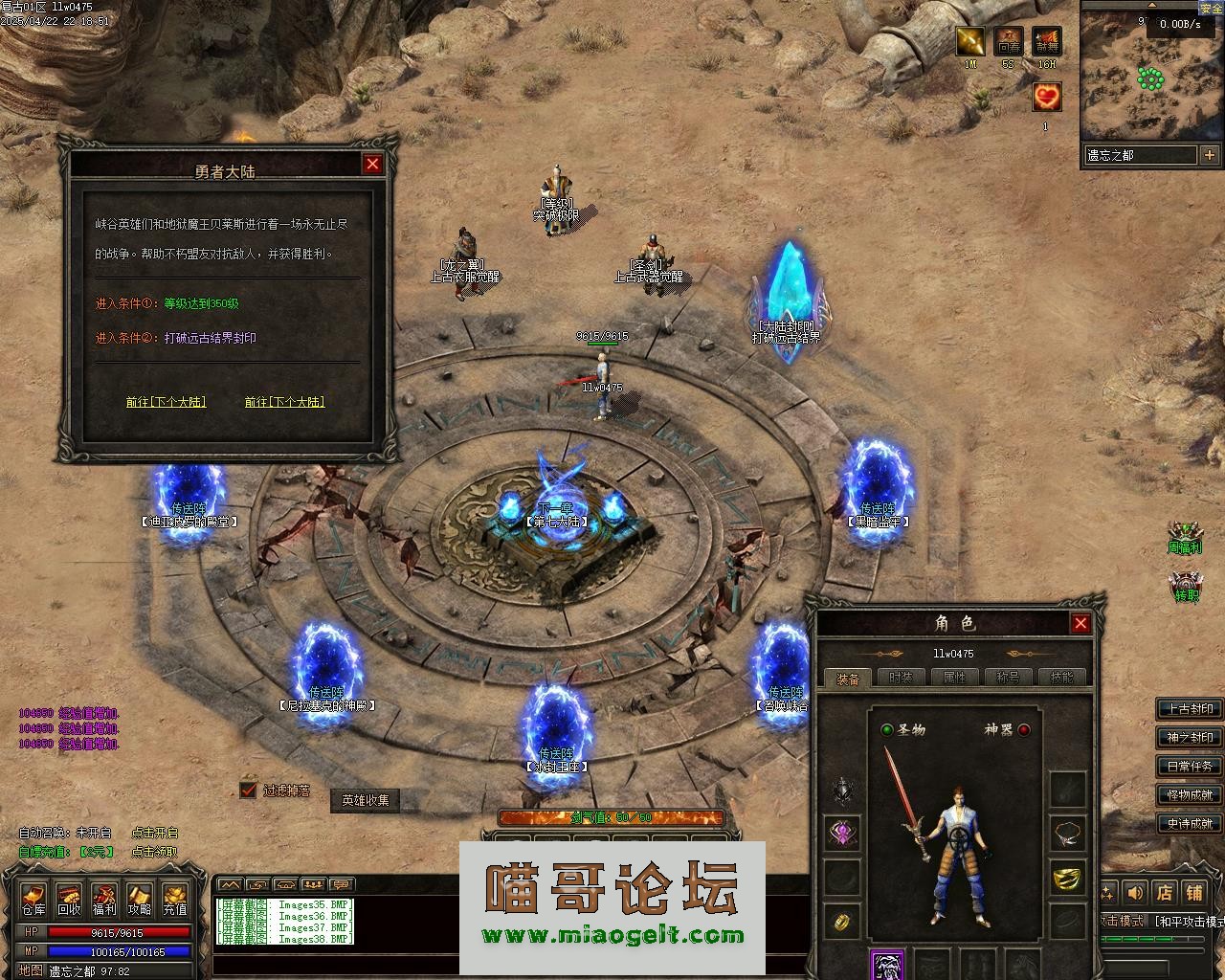Toggle the 过滤掉落 checkbox

[x=249, y=790]
